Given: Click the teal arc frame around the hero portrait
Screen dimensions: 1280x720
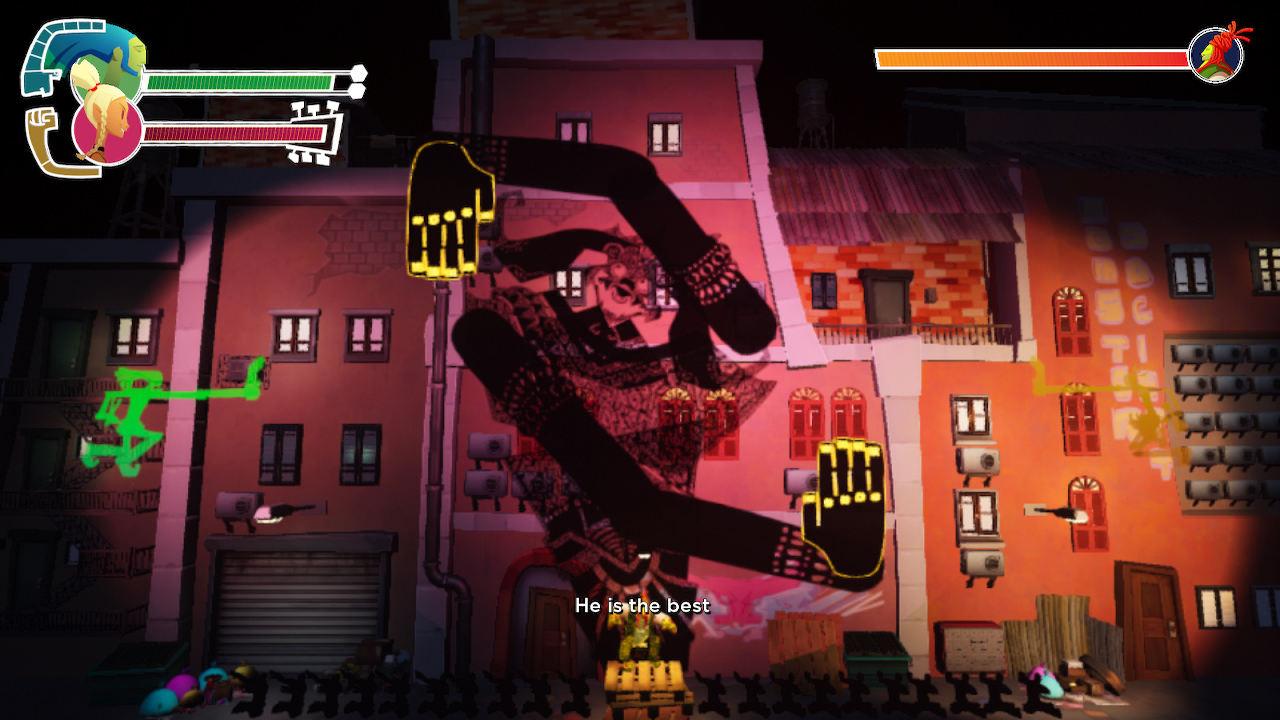Looking at the screenshot, I should pos(50,60).
